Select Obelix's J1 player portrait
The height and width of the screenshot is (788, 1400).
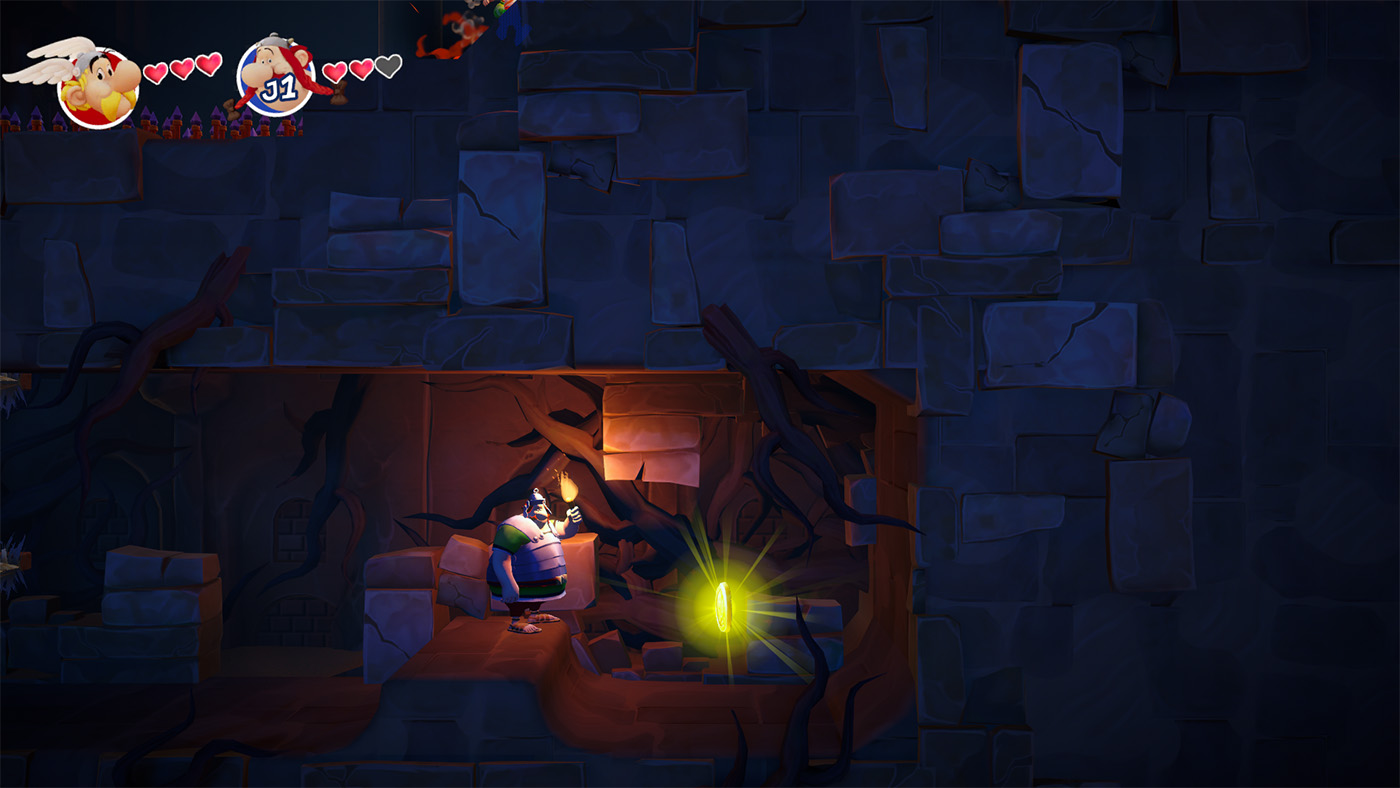click(277, 78)
